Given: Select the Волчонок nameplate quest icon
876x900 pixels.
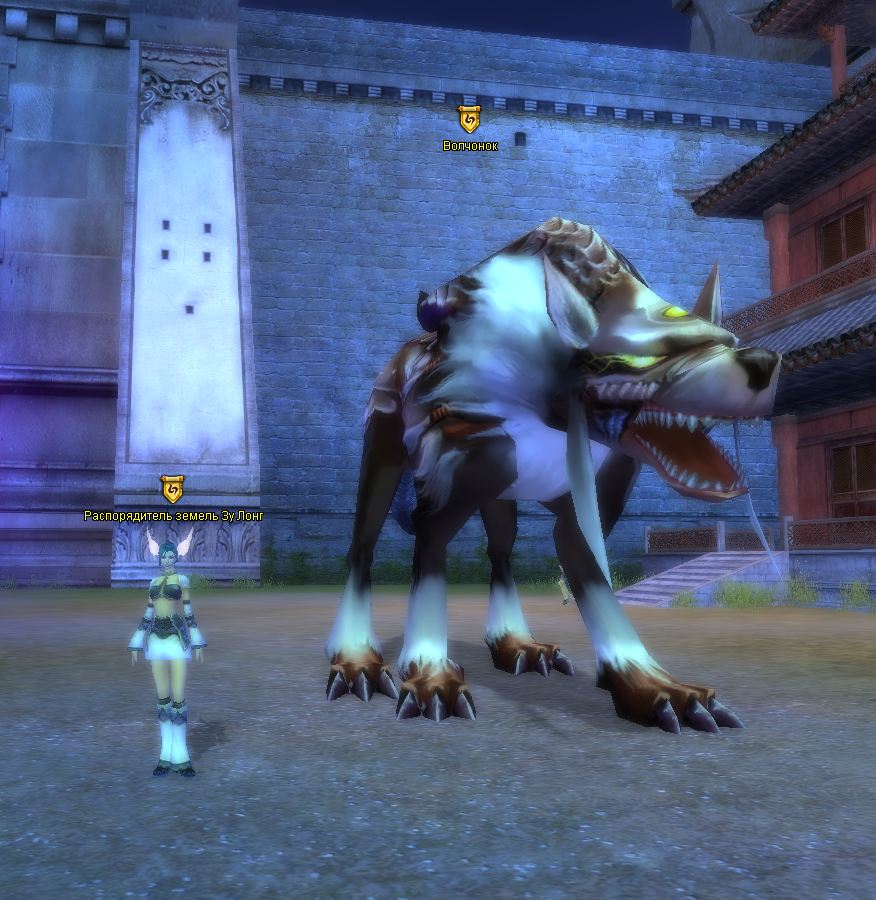Looking at the screenshot, I should (x=469, y=121).
